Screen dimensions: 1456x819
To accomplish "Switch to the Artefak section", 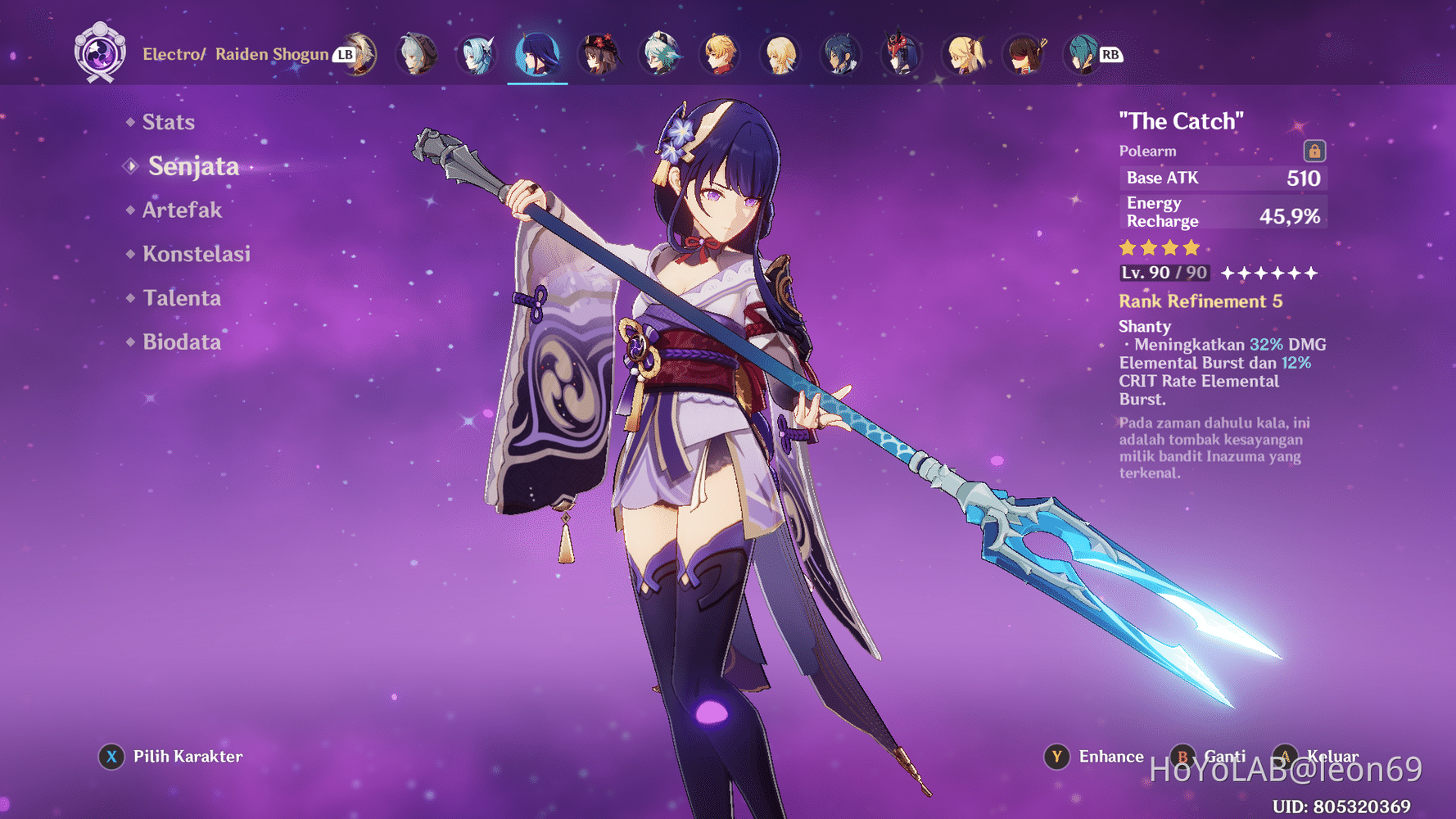I will pos(180,210).
